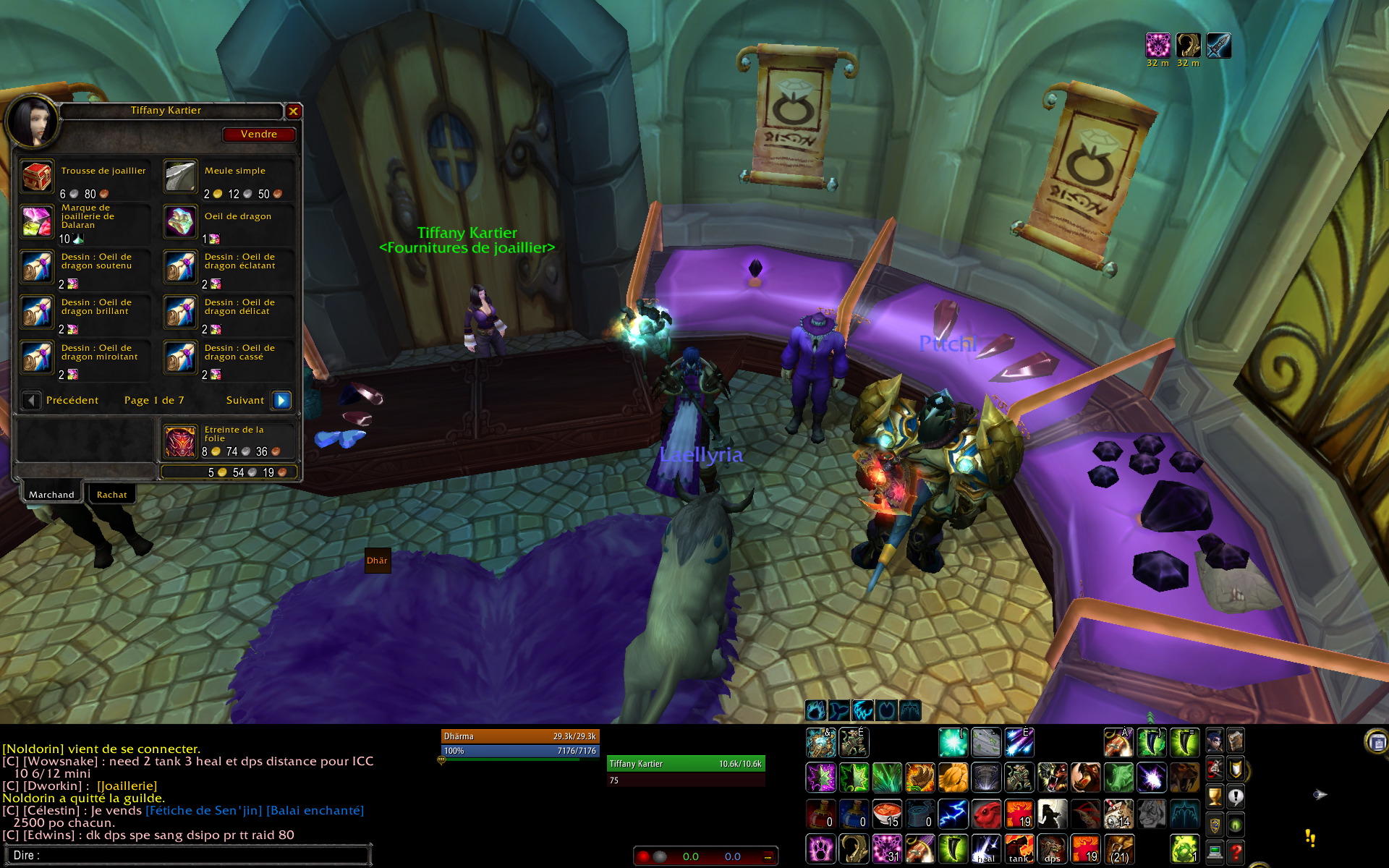Select Dessin : Oeil de dragon délicat

(180, 312)
